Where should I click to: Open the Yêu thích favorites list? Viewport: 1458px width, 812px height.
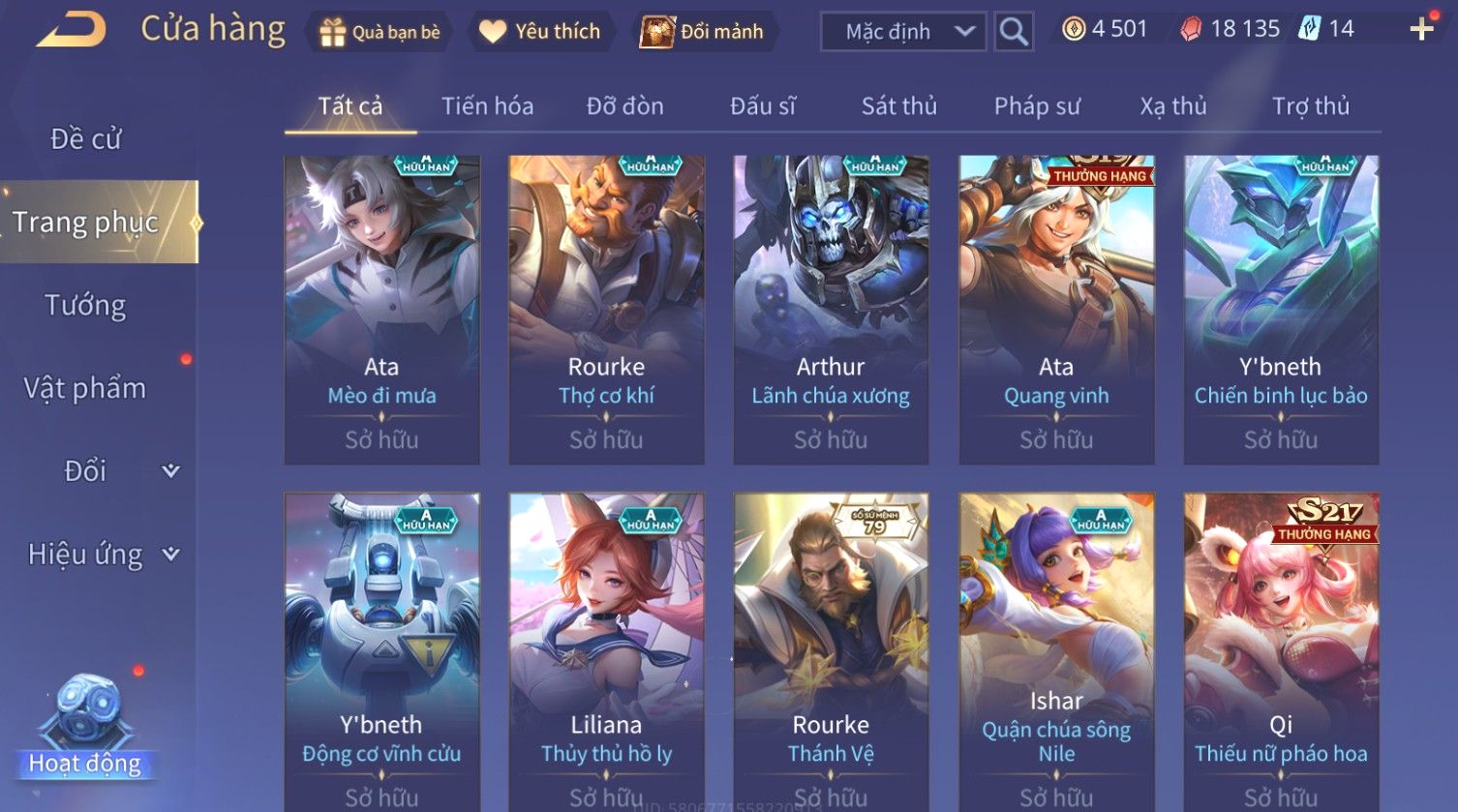[540, 32]
